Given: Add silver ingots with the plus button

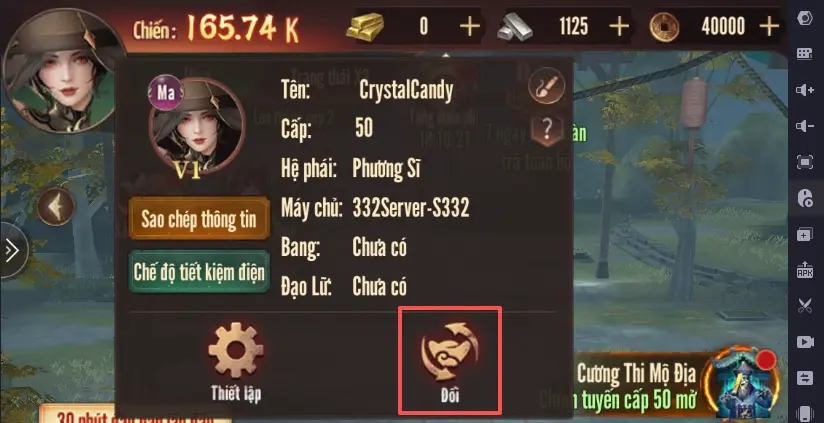Looking at the screenshot, I should pyautogui.click(x=620, y=27).
